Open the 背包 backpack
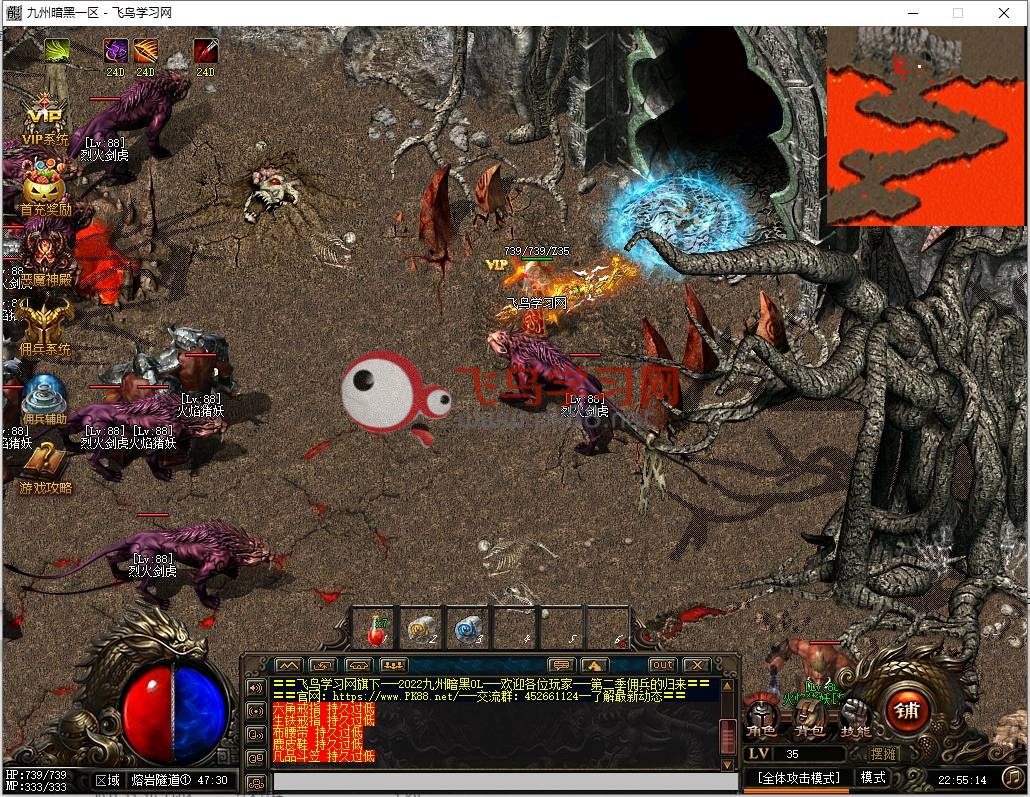The width and height of the screenshot is (1030, 797). click(x=808, y=717)
